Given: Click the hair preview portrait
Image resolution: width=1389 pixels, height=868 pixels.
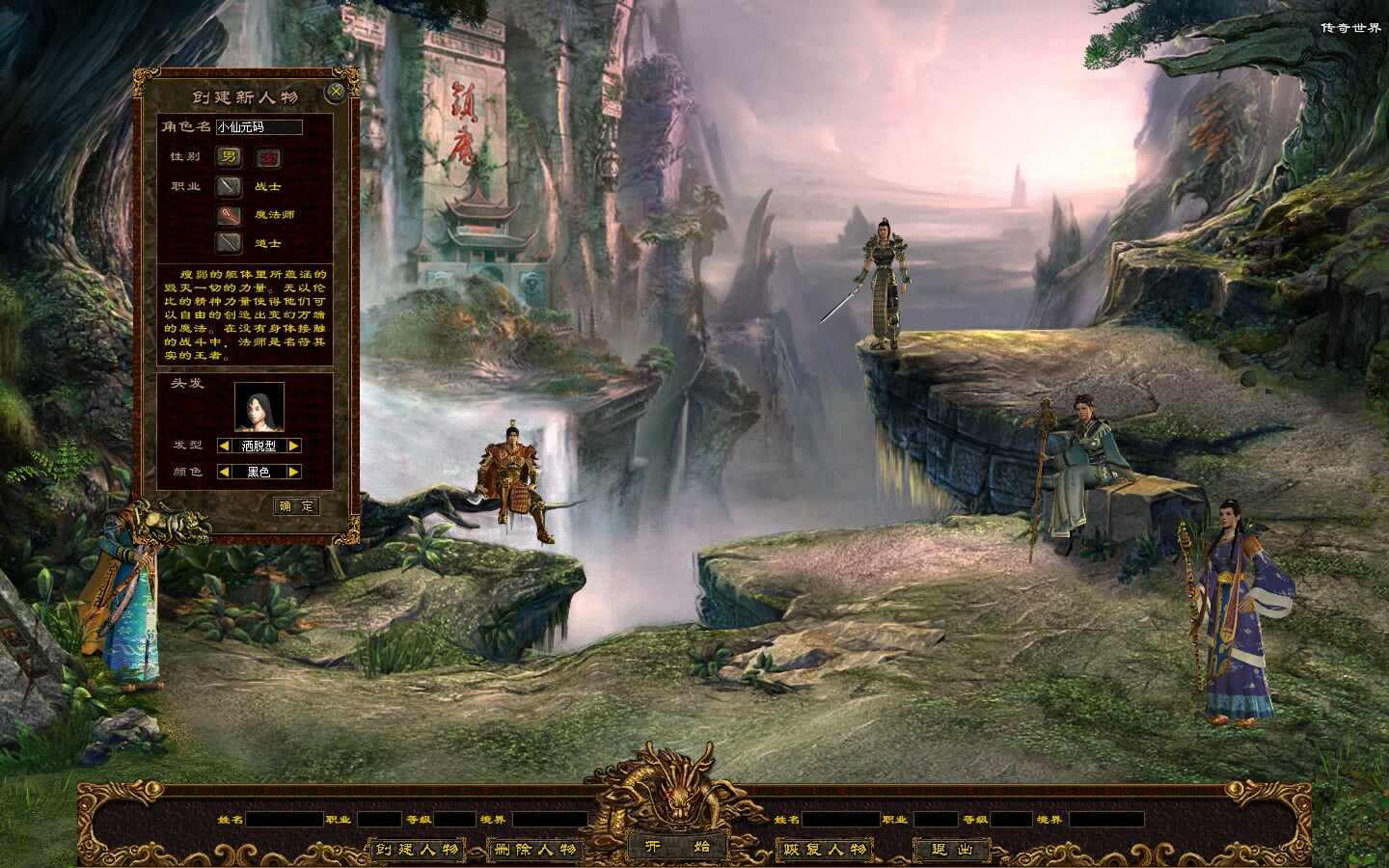Looking at the screenshot, I should click(259, 407).
